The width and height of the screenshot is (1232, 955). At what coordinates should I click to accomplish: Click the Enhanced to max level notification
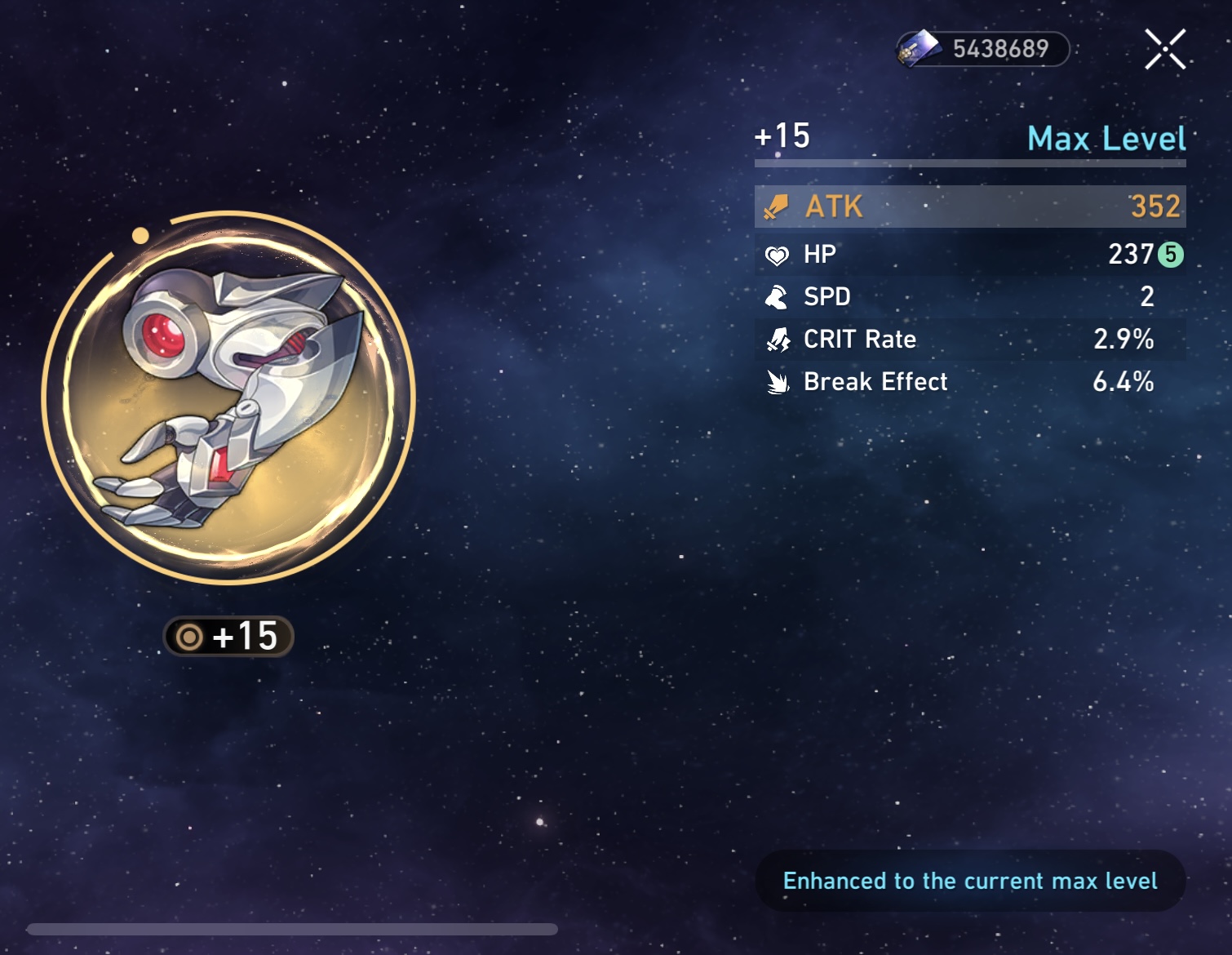coord(969,881)
